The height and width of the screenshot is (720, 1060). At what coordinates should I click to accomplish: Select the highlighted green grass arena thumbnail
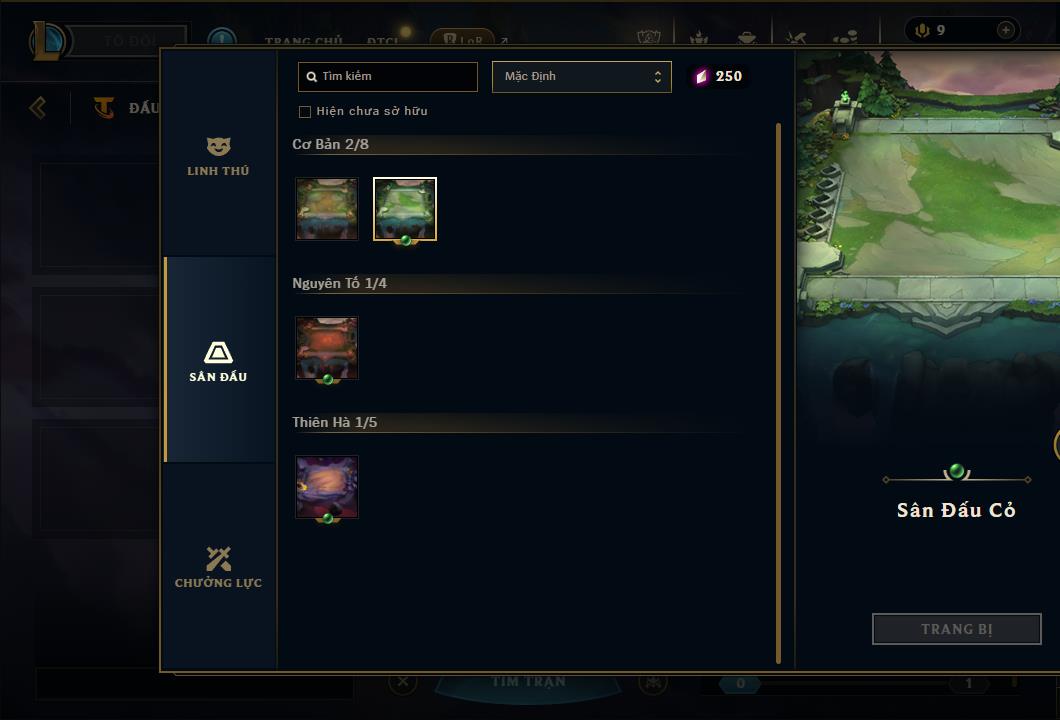tap(405, 209)
